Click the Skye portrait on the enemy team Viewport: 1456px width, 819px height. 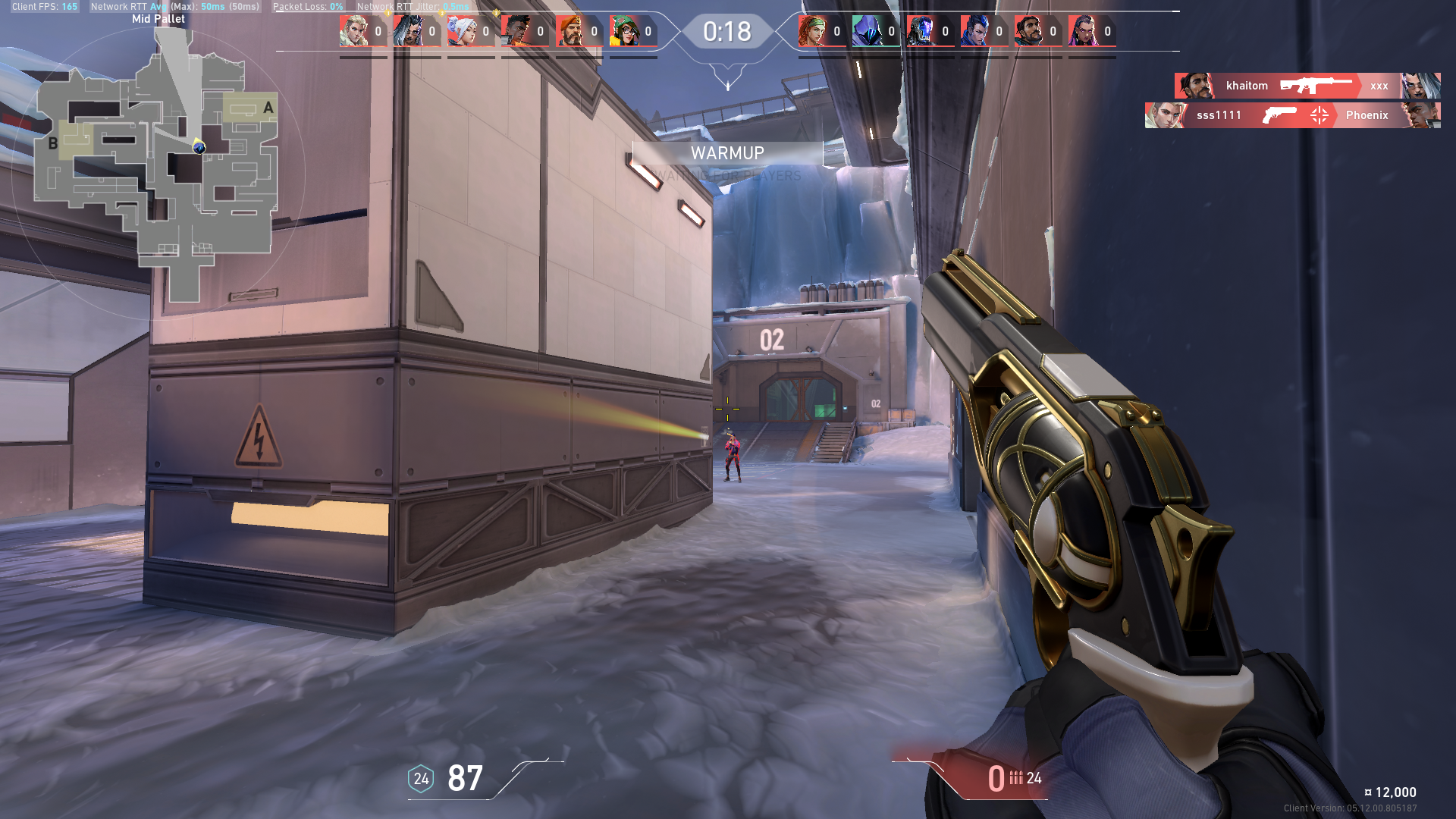(811, 32)
